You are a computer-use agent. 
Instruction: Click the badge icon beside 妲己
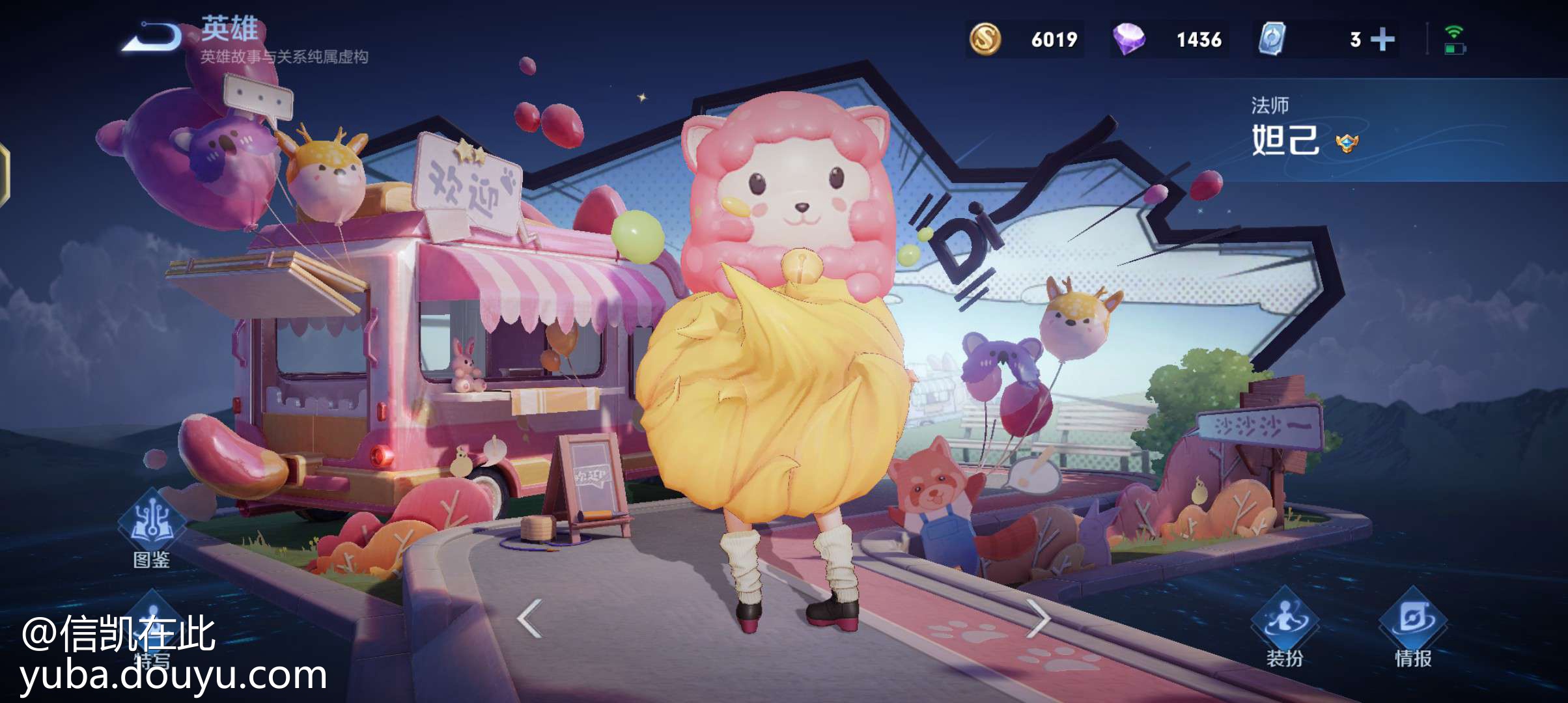point(1347,143)
